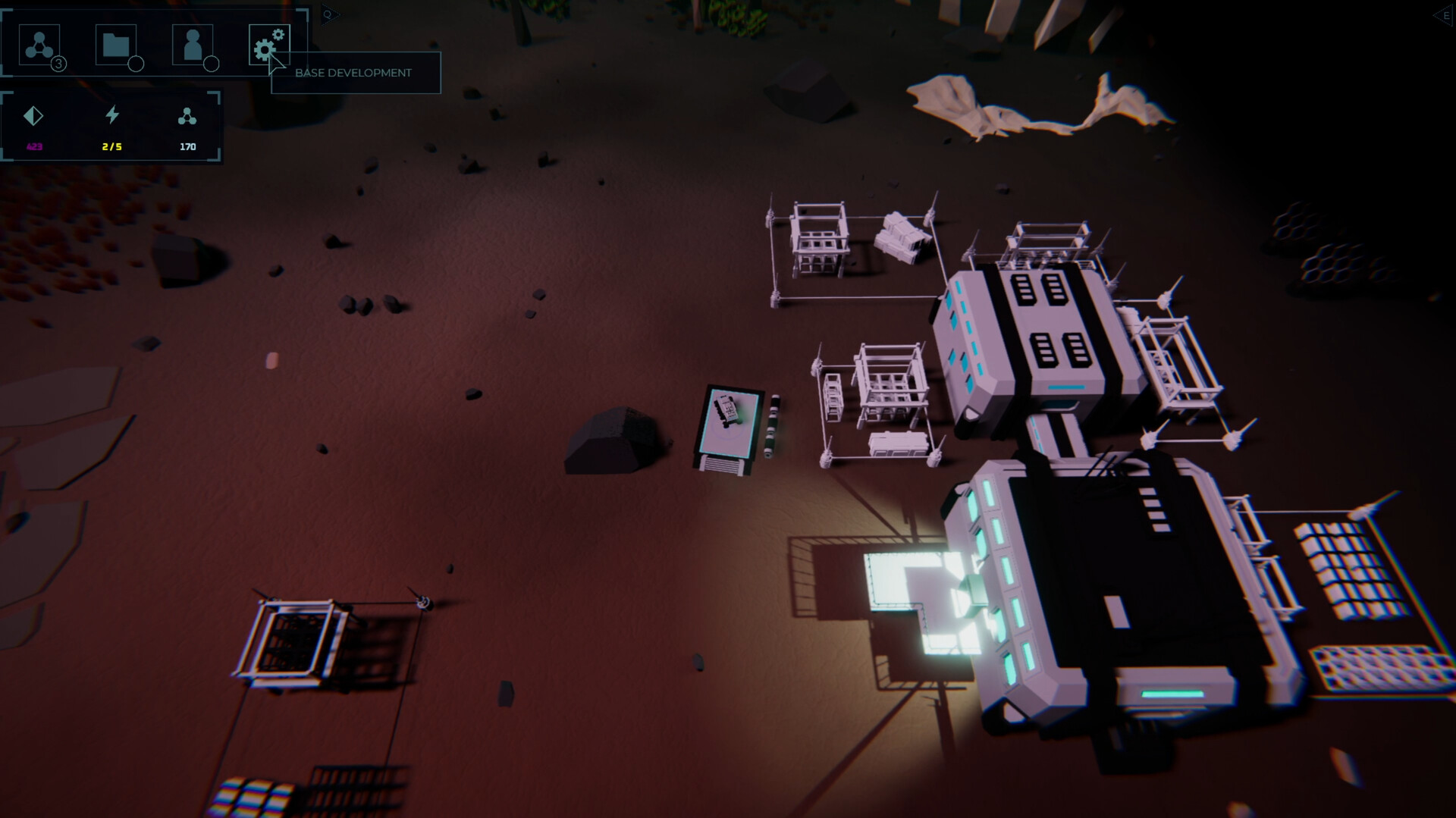Select the crew member icon in the toolbar
The height and width of the screenshot is (818, 1456).
pyautogui.click(x=193, y=45)
